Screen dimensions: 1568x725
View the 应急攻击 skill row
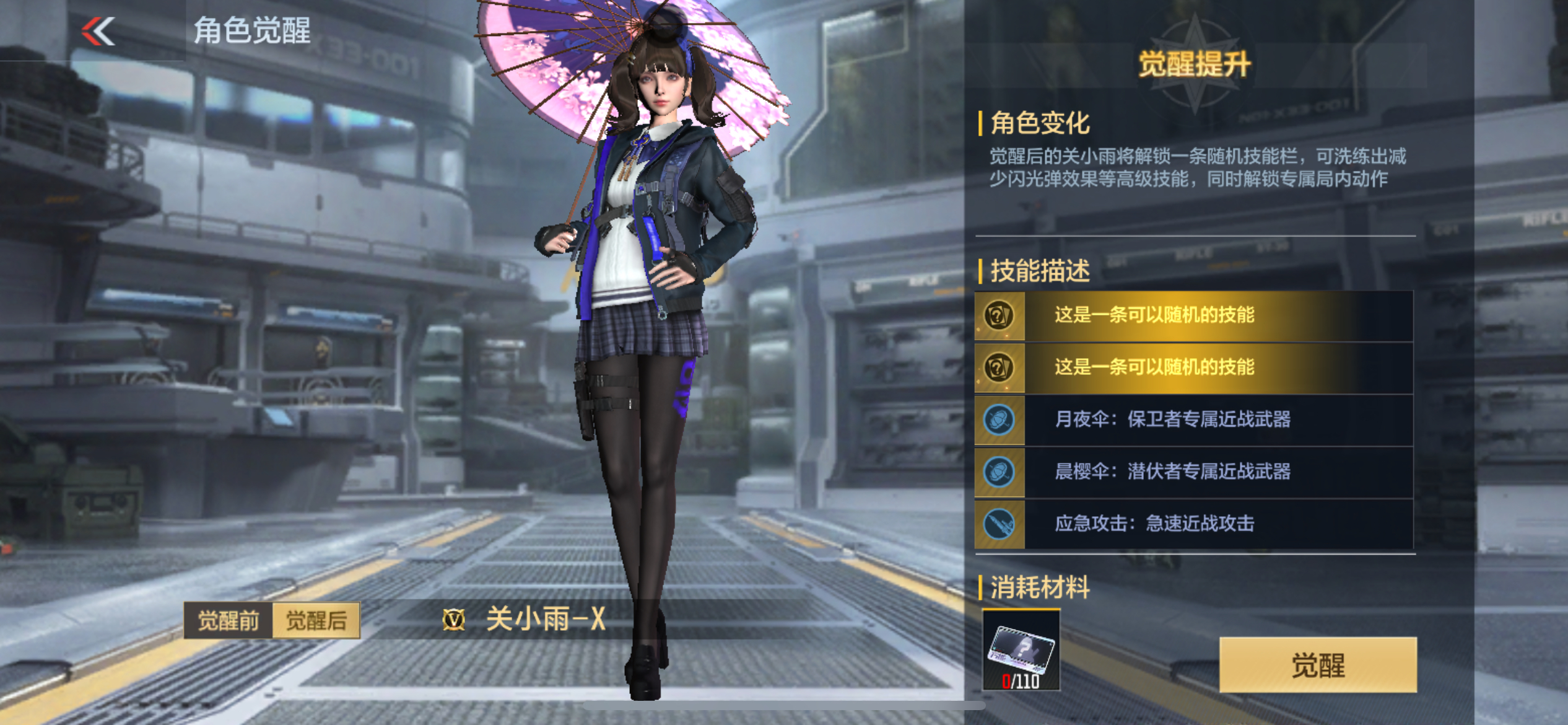1193,524
